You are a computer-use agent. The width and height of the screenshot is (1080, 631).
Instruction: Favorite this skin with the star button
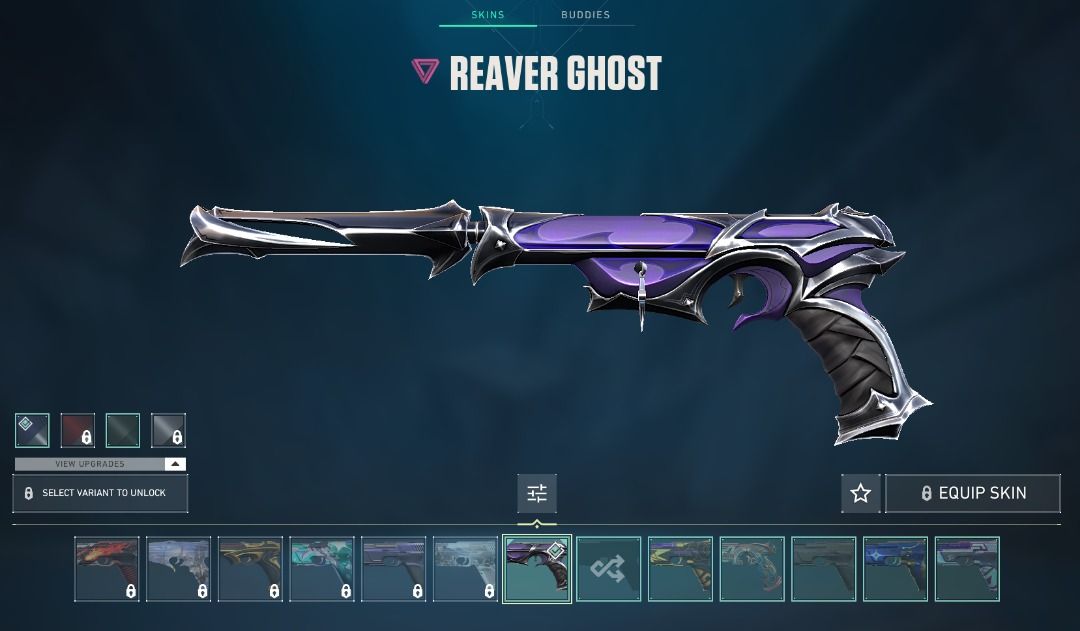(x=860, y=493)
